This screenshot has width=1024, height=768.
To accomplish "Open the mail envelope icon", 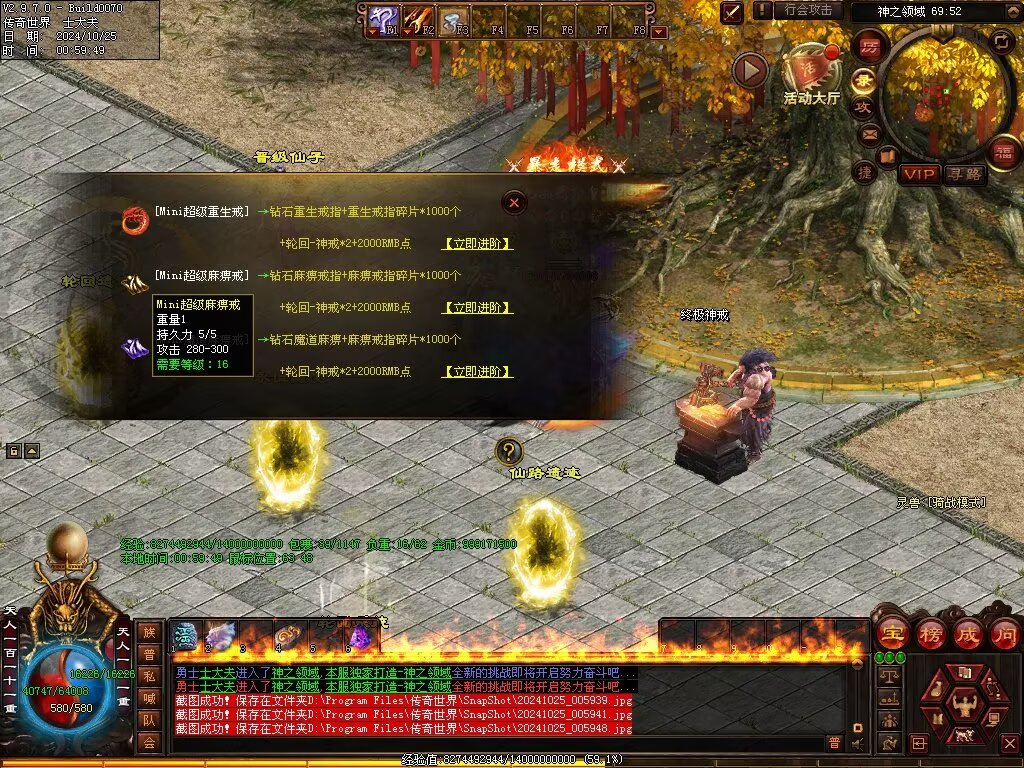I will click(x=869, y=134).
